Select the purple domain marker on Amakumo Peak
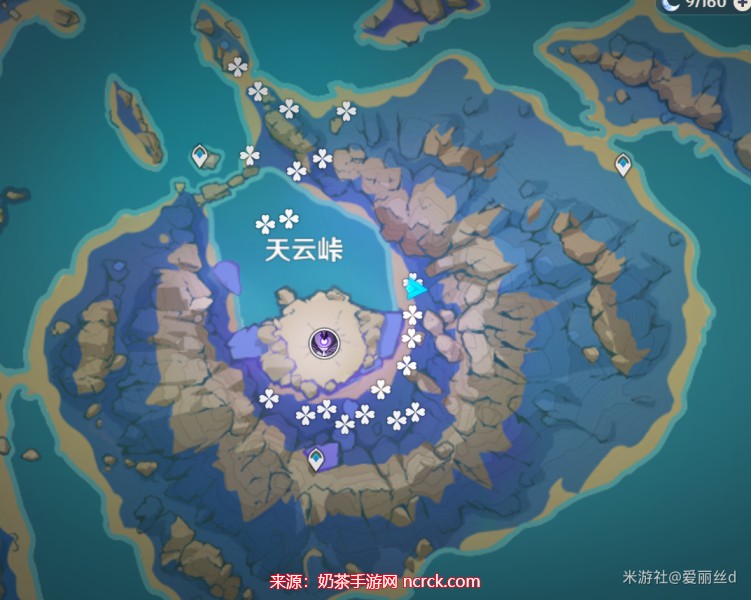Image resolution: width=751 pixels, height=600 pixels. click(325, 344)
